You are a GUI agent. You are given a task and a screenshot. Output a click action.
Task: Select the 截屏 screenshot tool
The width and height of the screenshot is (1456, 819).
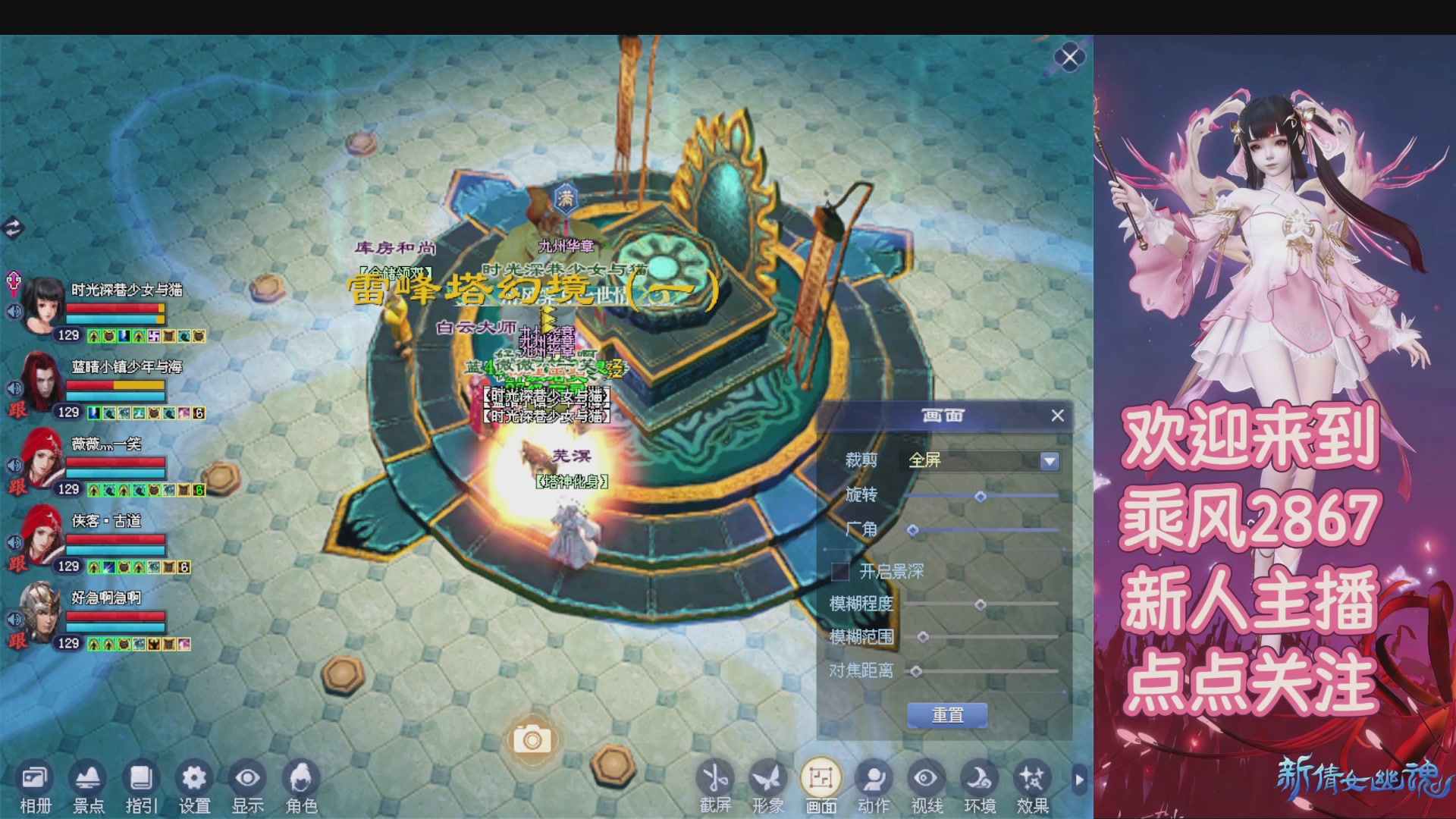(x=714, y=787)
